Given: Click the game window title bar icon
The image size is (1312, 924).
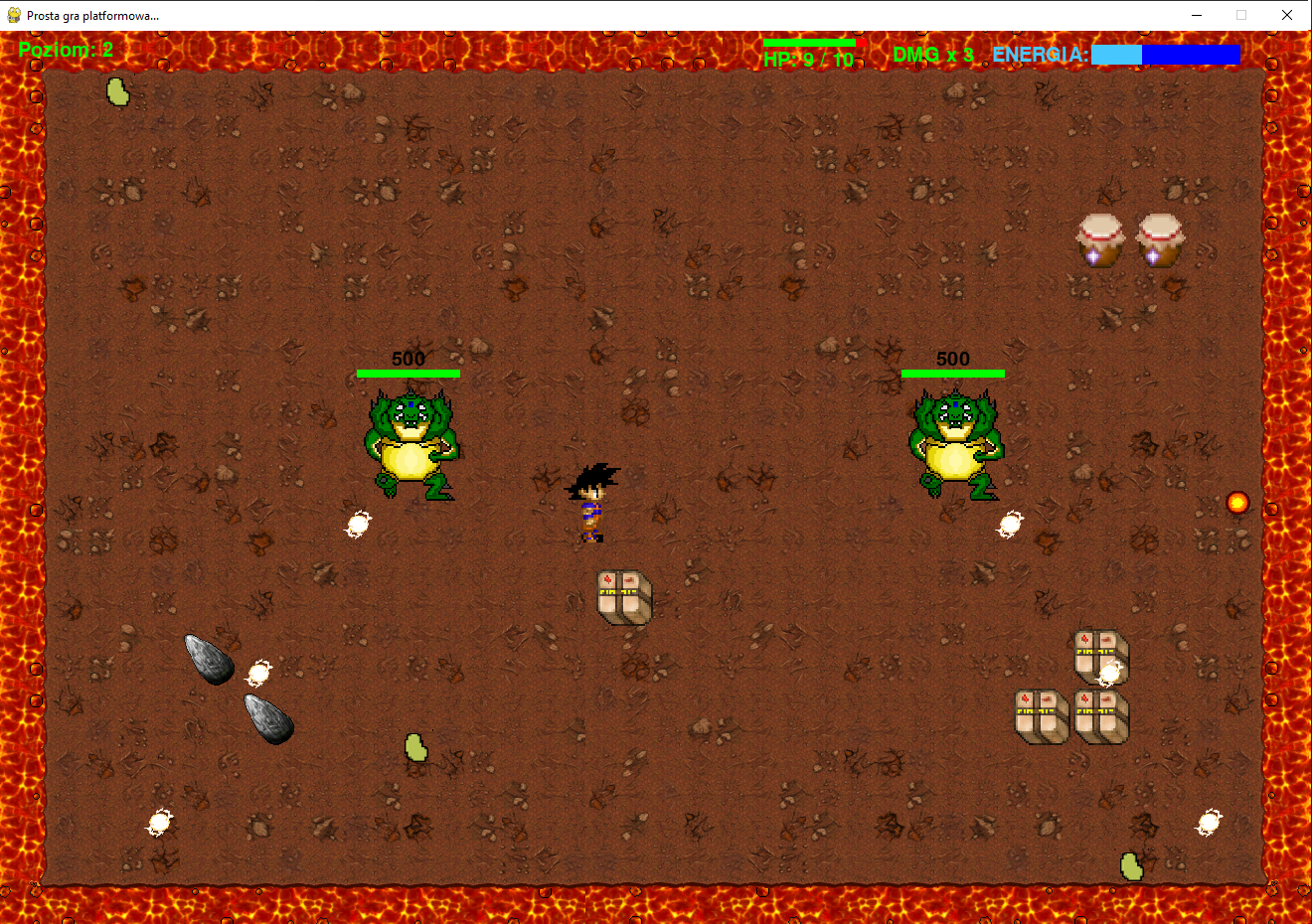Looking at the screenshot, I should click(x=12, y=14).
